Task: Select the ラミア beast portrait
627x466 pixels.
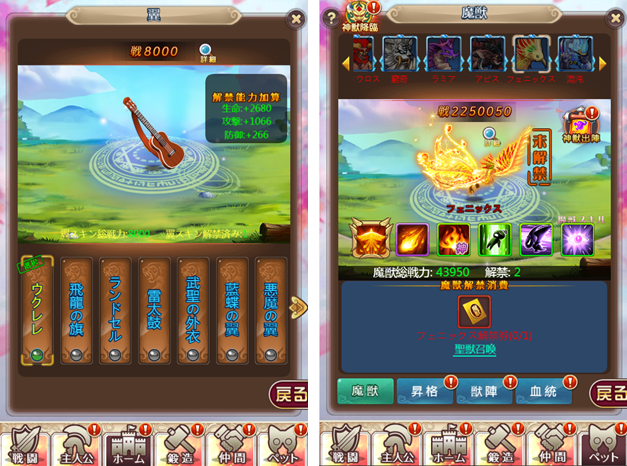Action: pyautogui.click(x=443, y=56)
